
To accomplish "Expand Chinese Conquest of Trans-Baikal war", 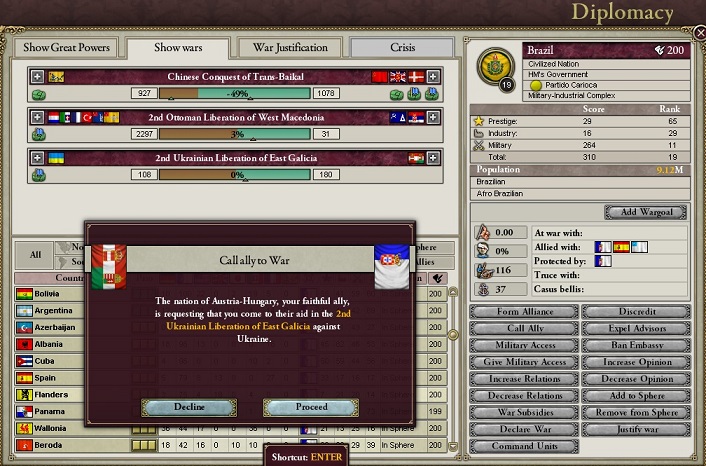I will point(38,76).
